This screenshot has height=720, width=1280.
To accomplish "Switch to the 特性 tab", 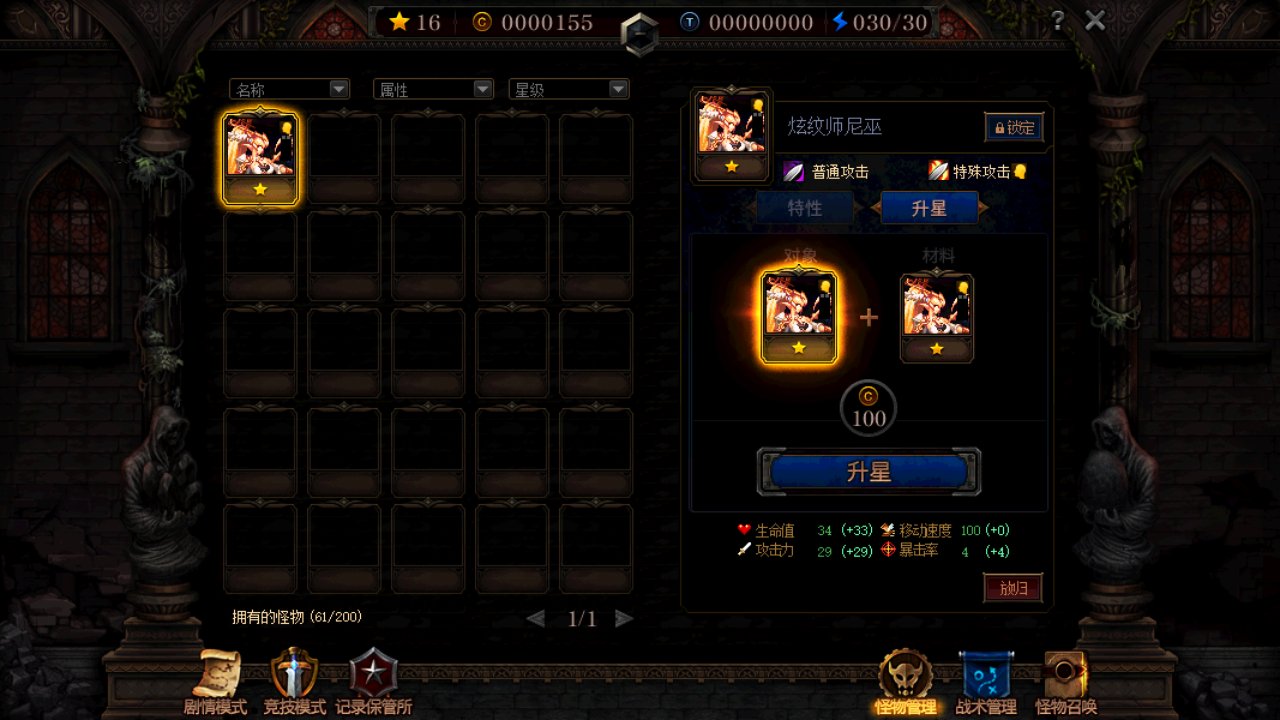I will pyautogui.click(x=805, y=208).
